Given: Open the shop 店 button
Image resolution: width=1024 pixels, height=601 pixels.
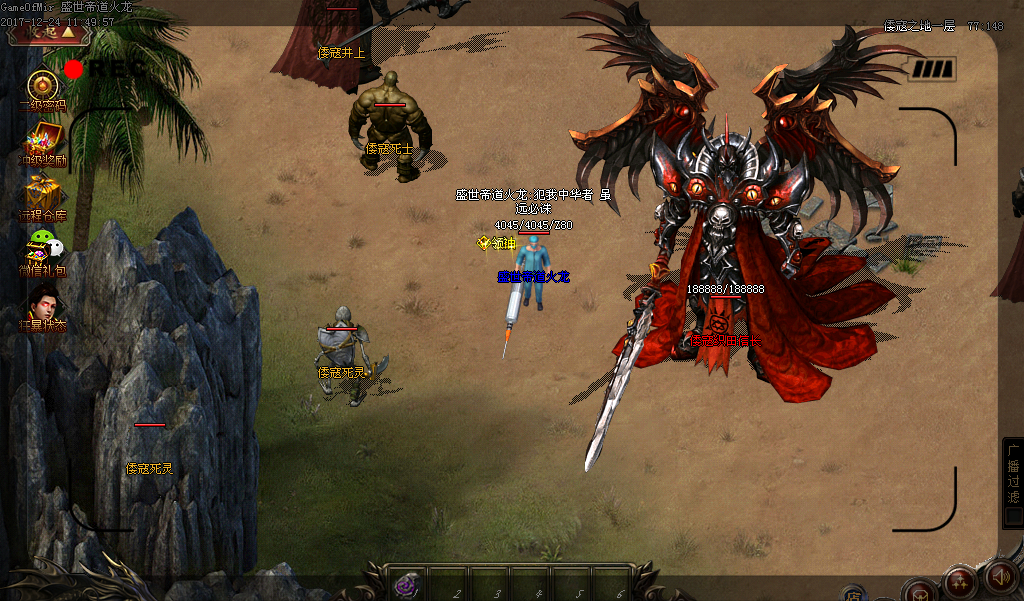Looking at the screenshot, I should click(853, 592).
